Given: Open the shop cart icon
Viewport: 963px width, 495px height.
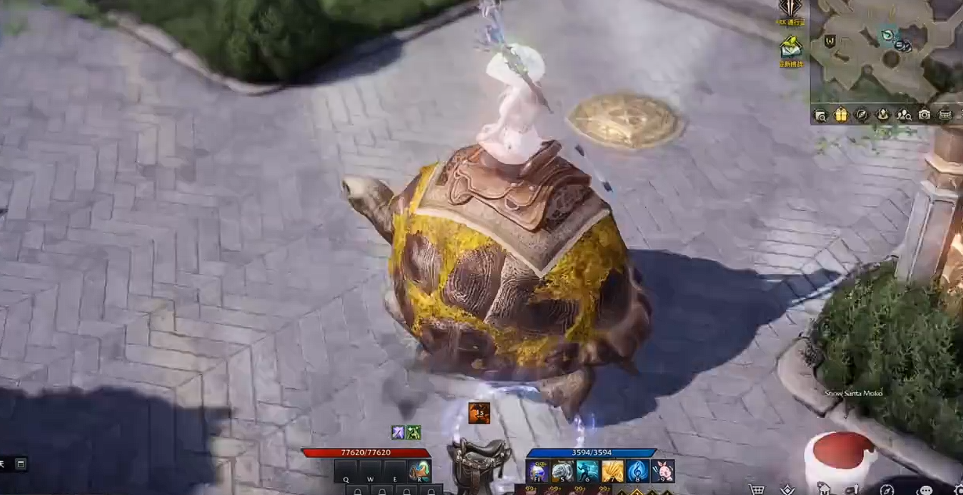Looking at the screenshot, I should pyautogui.click(x=757, y=489).
